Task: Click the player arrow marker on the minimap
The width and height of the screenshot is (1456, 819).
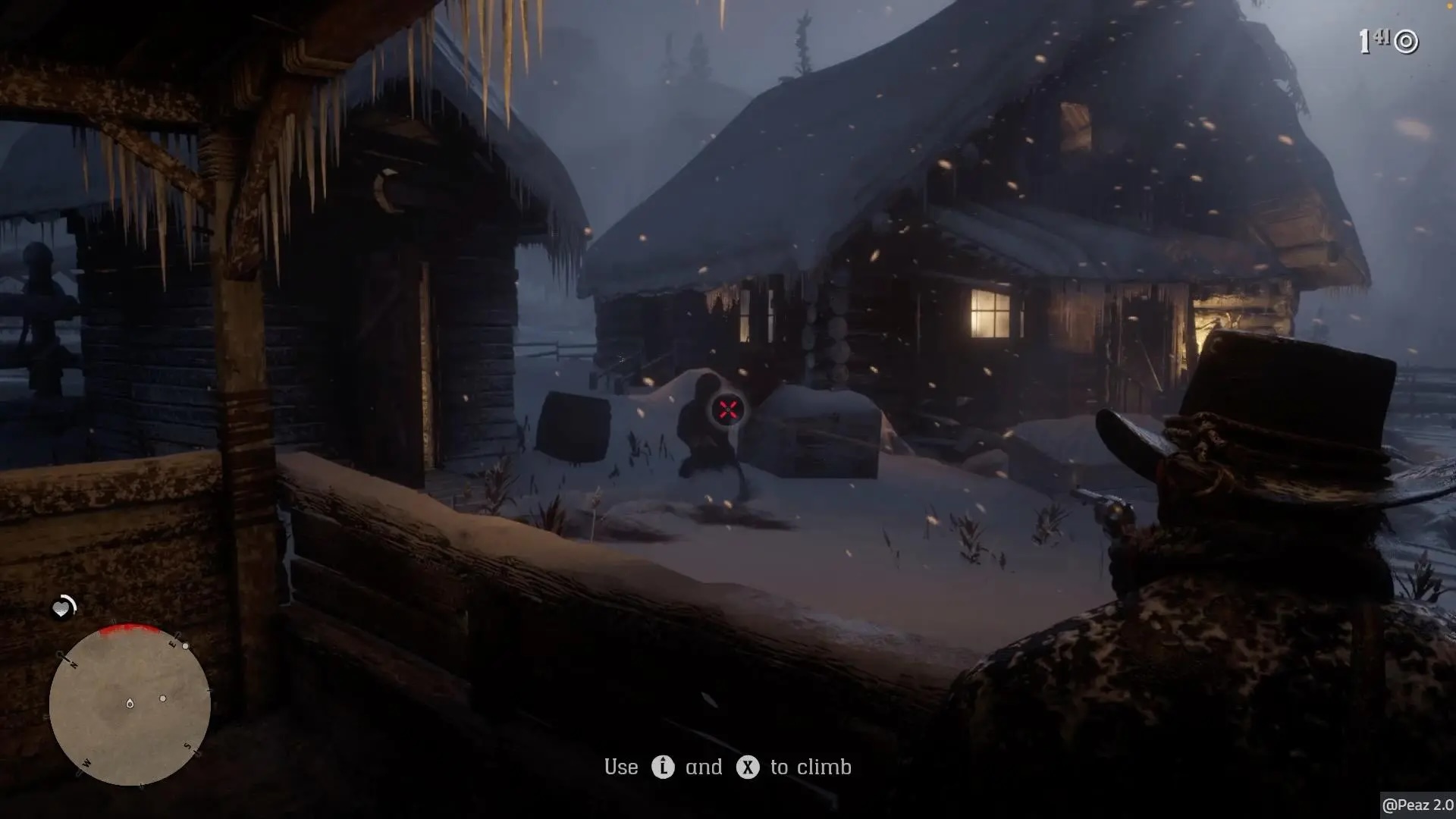Action: pyautogui.click(x=130, y=704)
